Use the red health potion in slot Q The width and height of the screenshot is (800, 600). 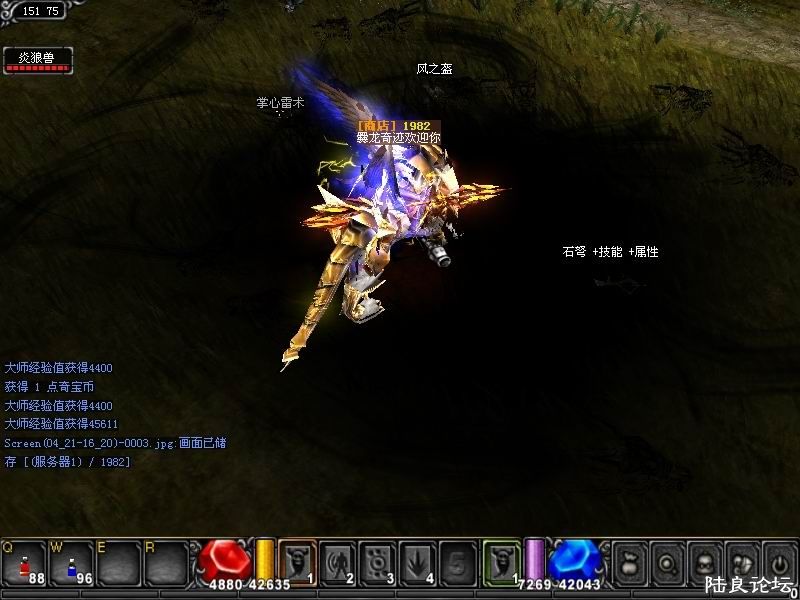[23, 563]
